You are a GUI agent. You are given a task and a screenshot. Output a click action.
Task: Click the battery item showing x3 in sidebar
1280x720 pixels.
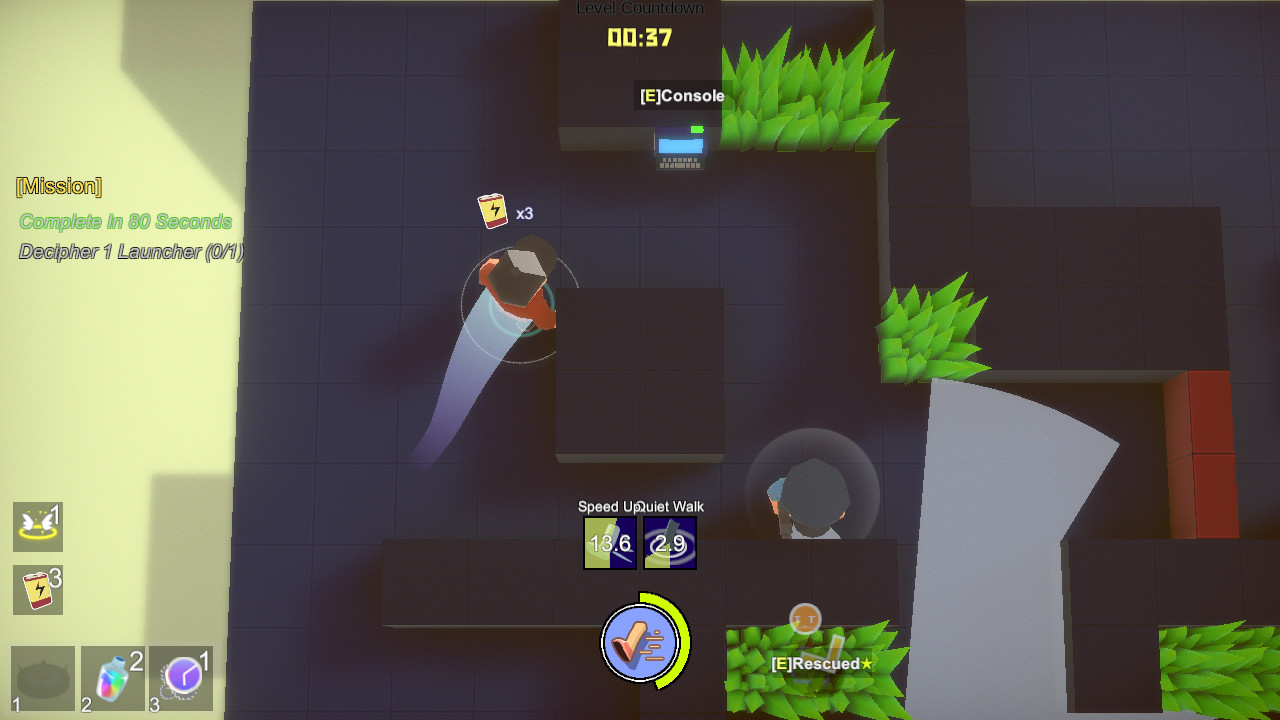(38, 590)
